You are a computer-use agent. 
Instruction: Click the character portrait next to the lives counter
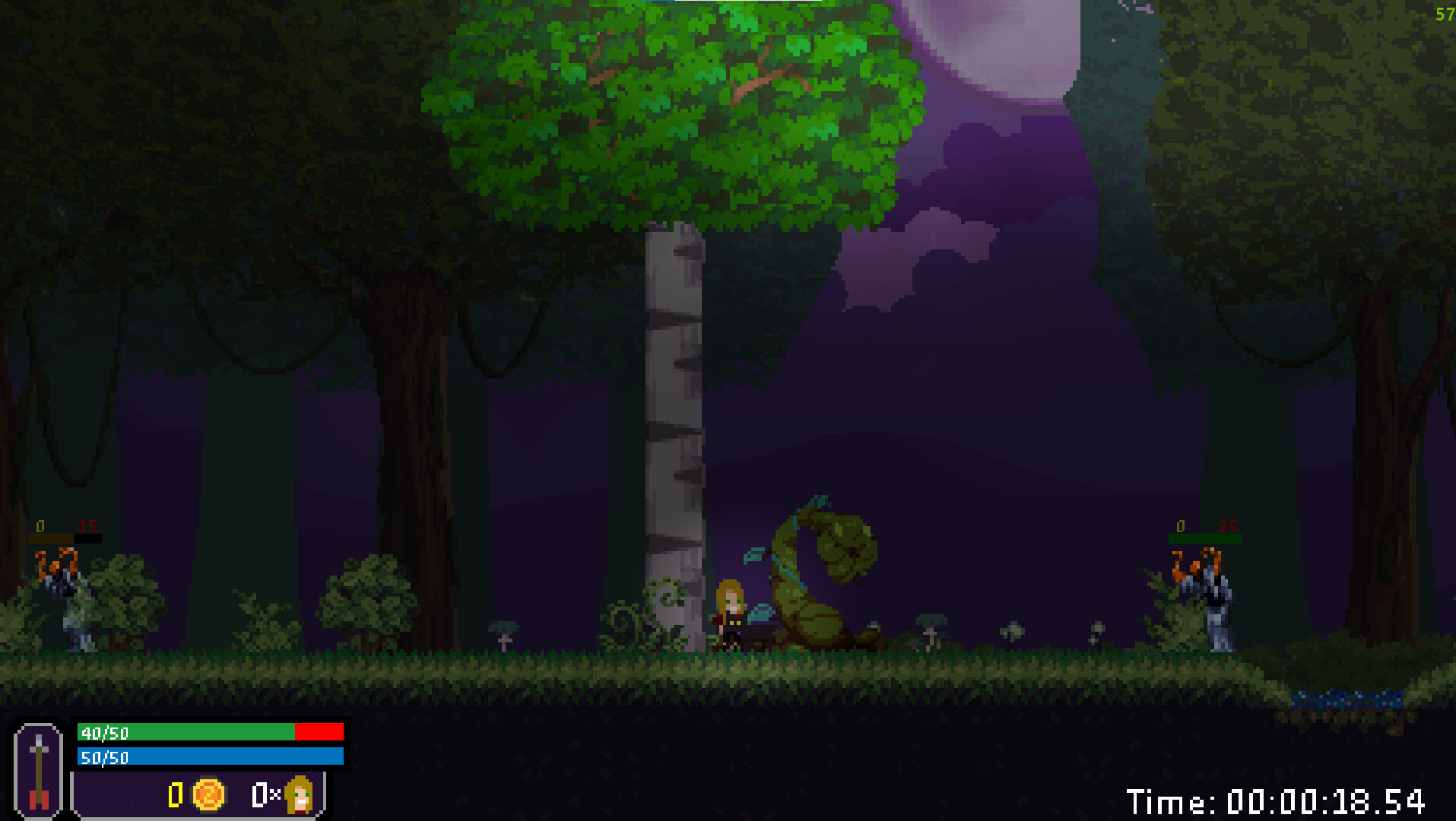pyautogui.click(x=298, y=795)
